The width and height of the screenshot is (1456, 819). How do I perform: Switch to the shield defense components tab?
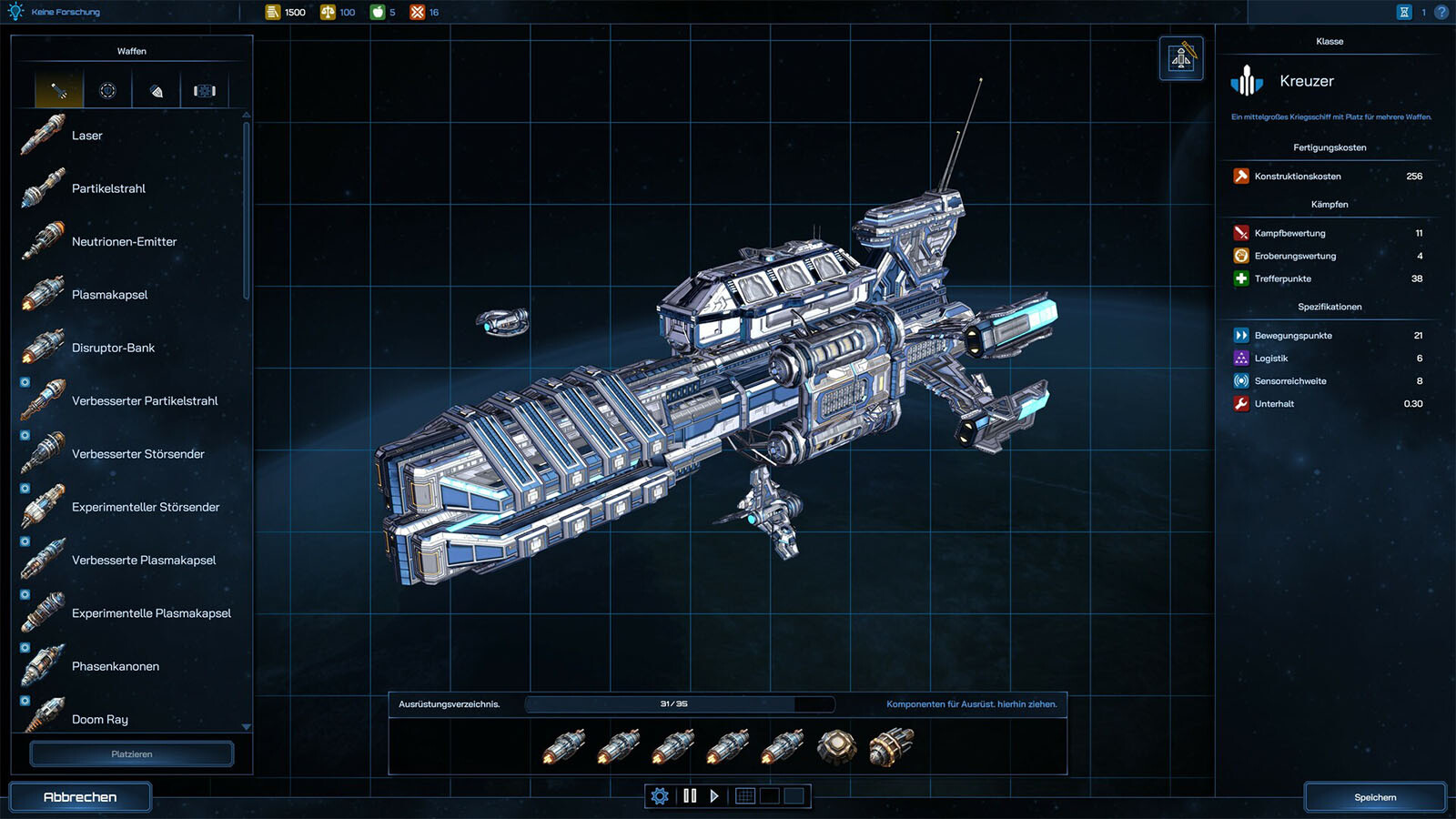click(107, 91)
